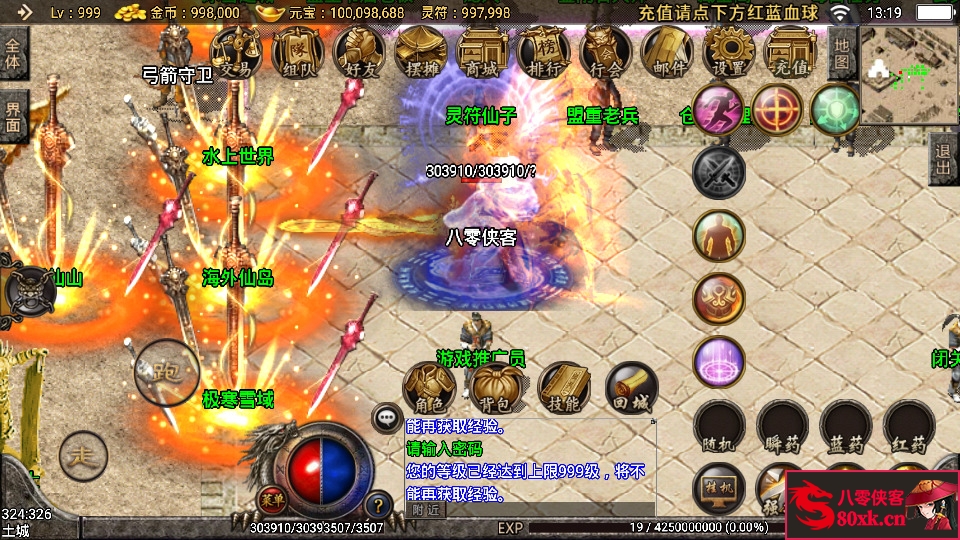Show the 好友 friends list
Screen dimensions: 960x540
click(x=360, y=50)
